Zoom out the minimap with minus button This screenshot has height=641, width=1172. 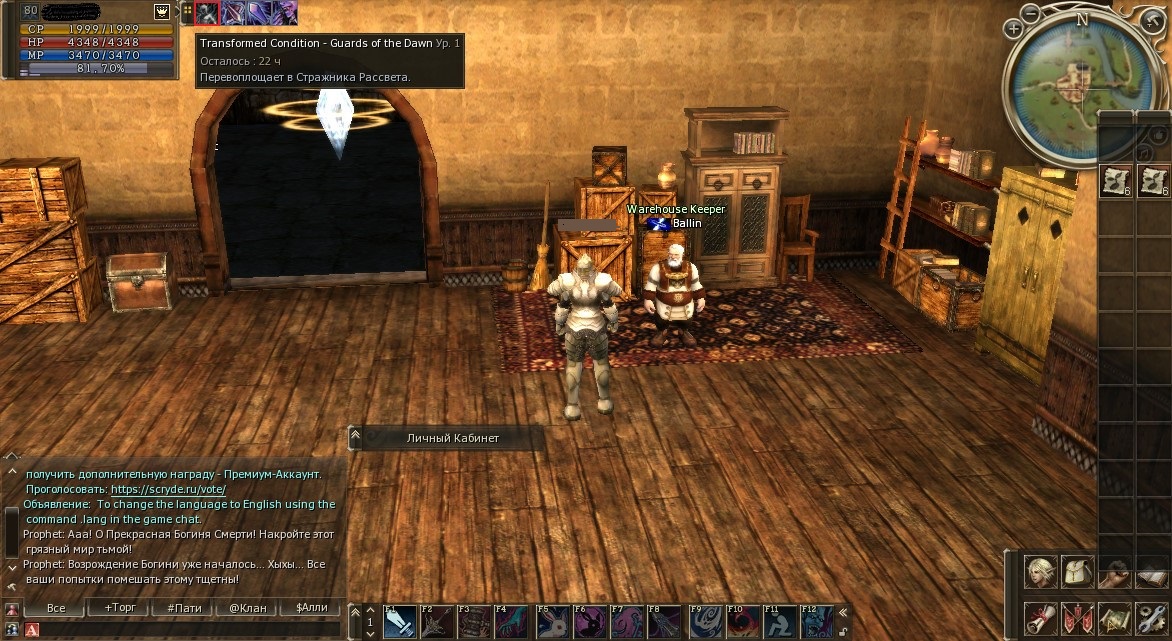(x=1032, y=14)
